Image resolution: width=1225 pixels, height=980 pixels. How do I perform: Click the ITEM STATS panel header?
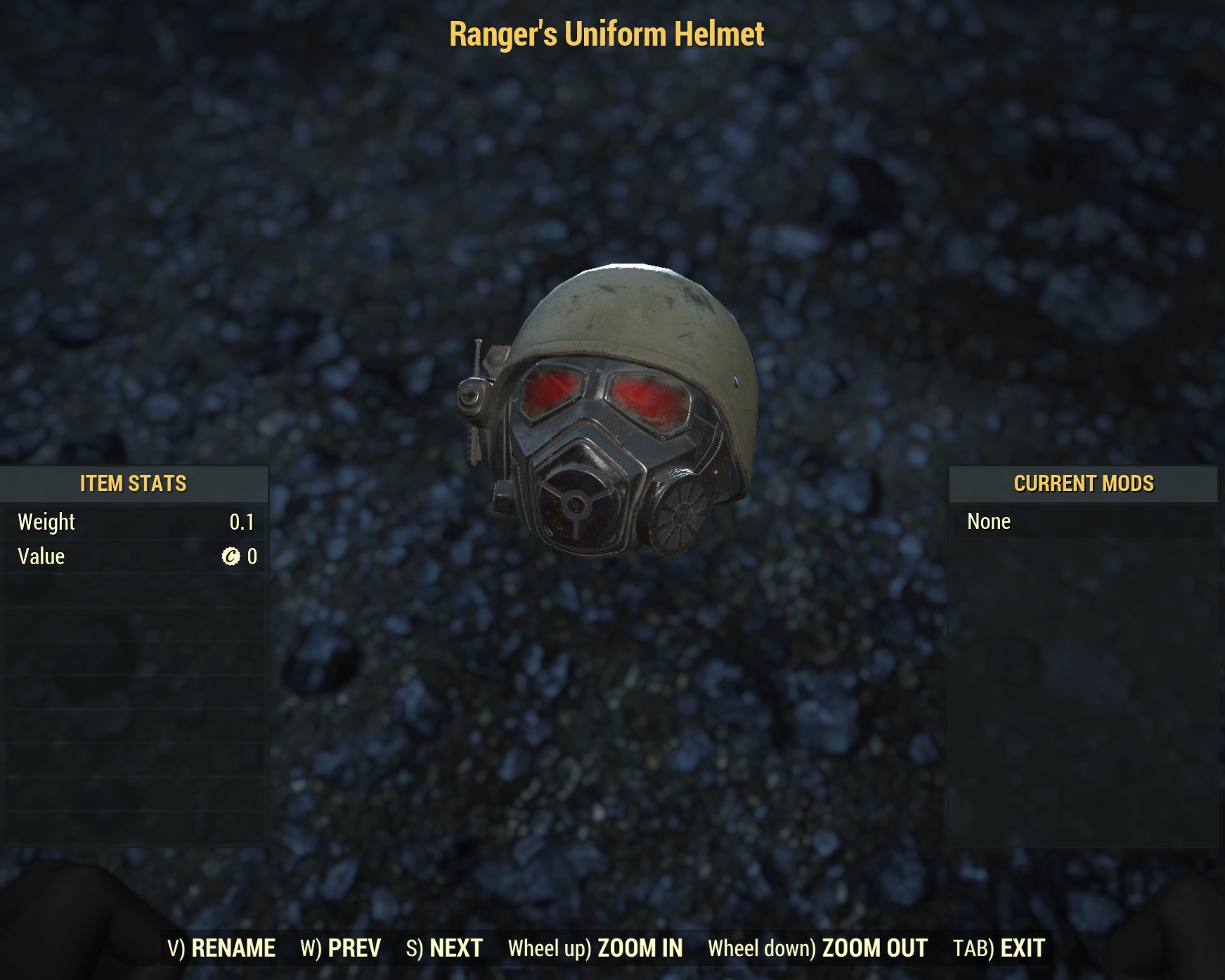[132, 483]
